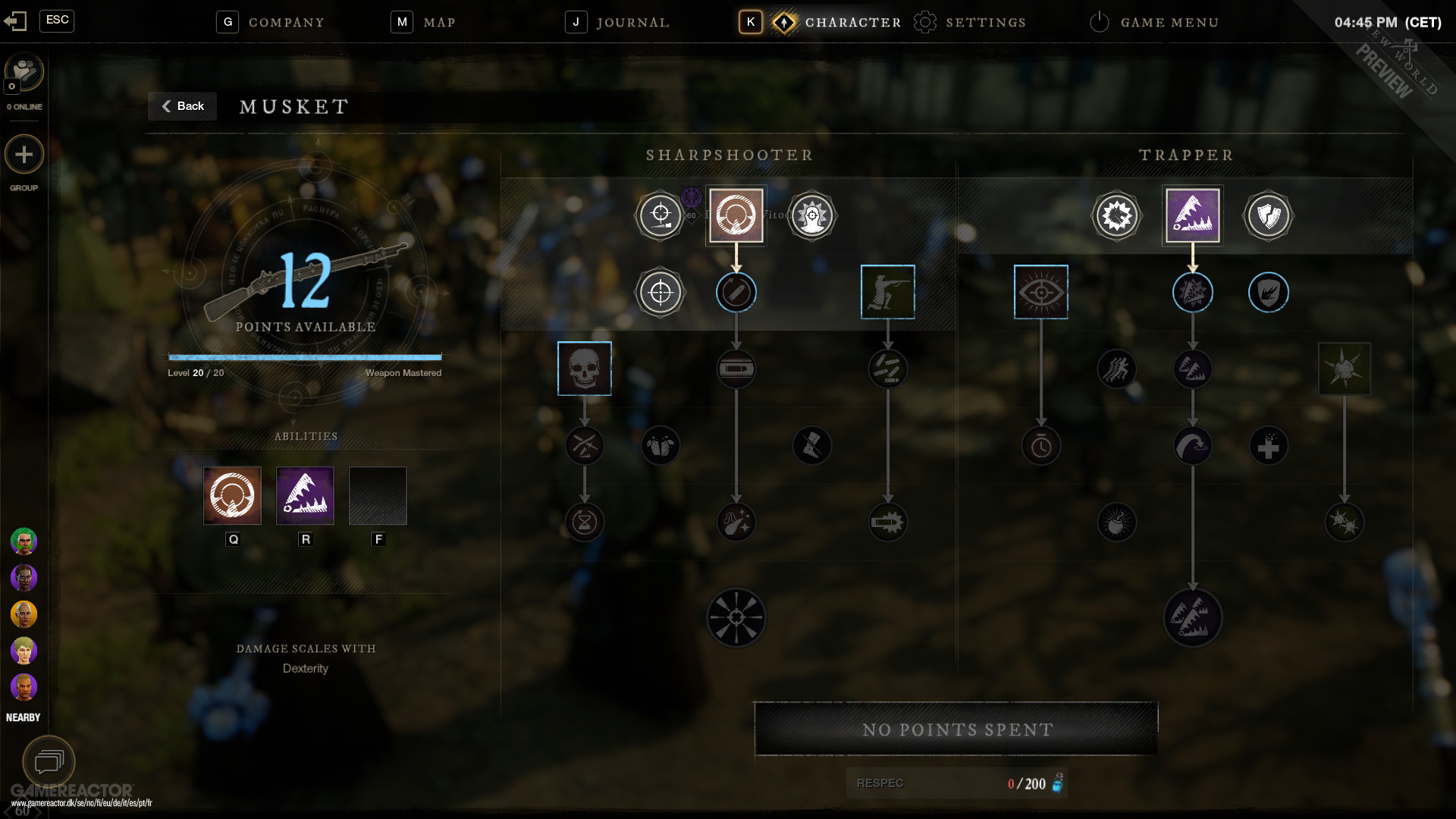The height and width of the screenshot is (819, 1456).
Task: Open the chat bubble icon
Action: (x=49, y=761)
